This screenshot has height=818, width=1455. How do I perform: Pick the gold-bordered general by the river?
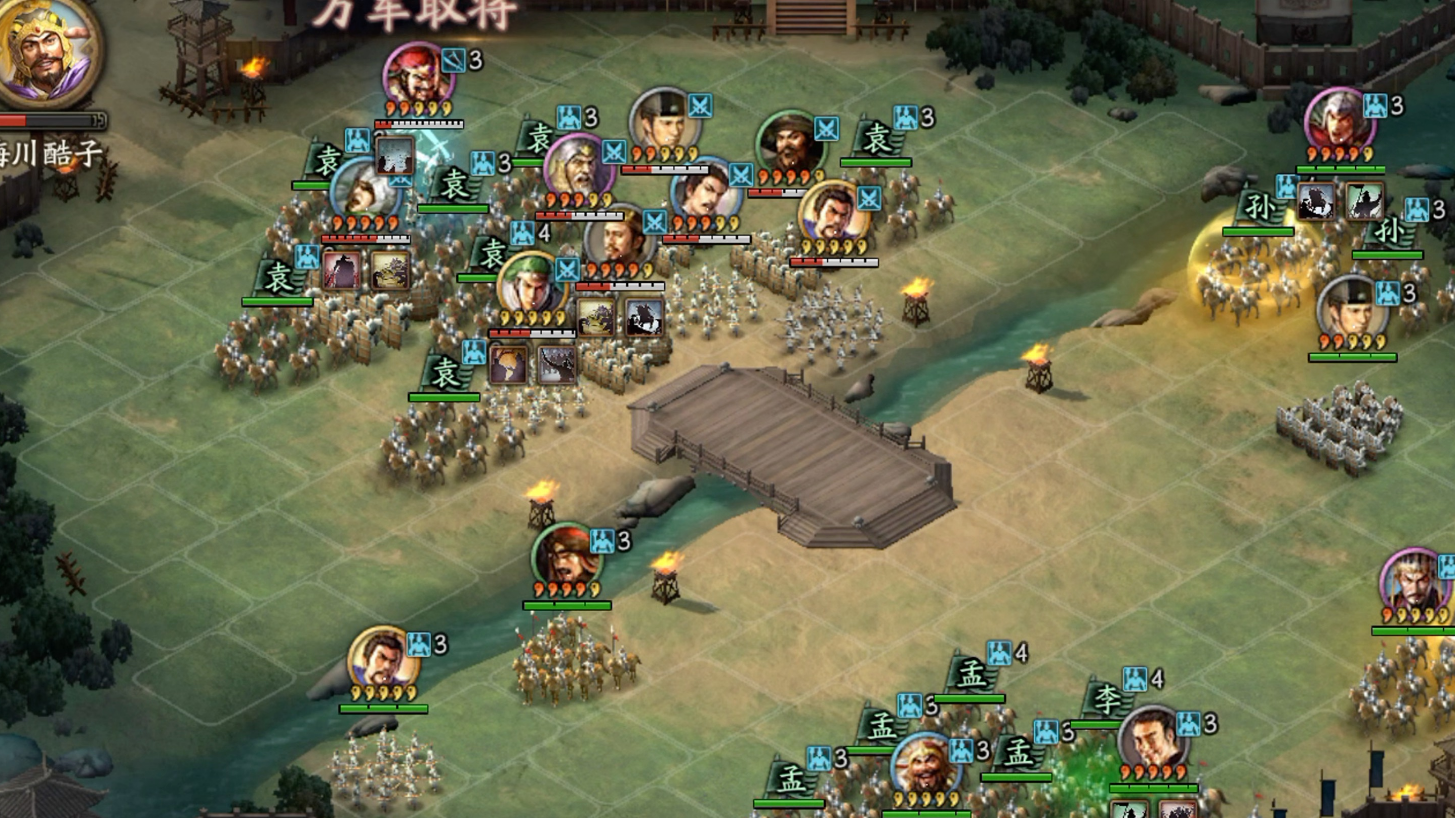click(x=382, y=660)
